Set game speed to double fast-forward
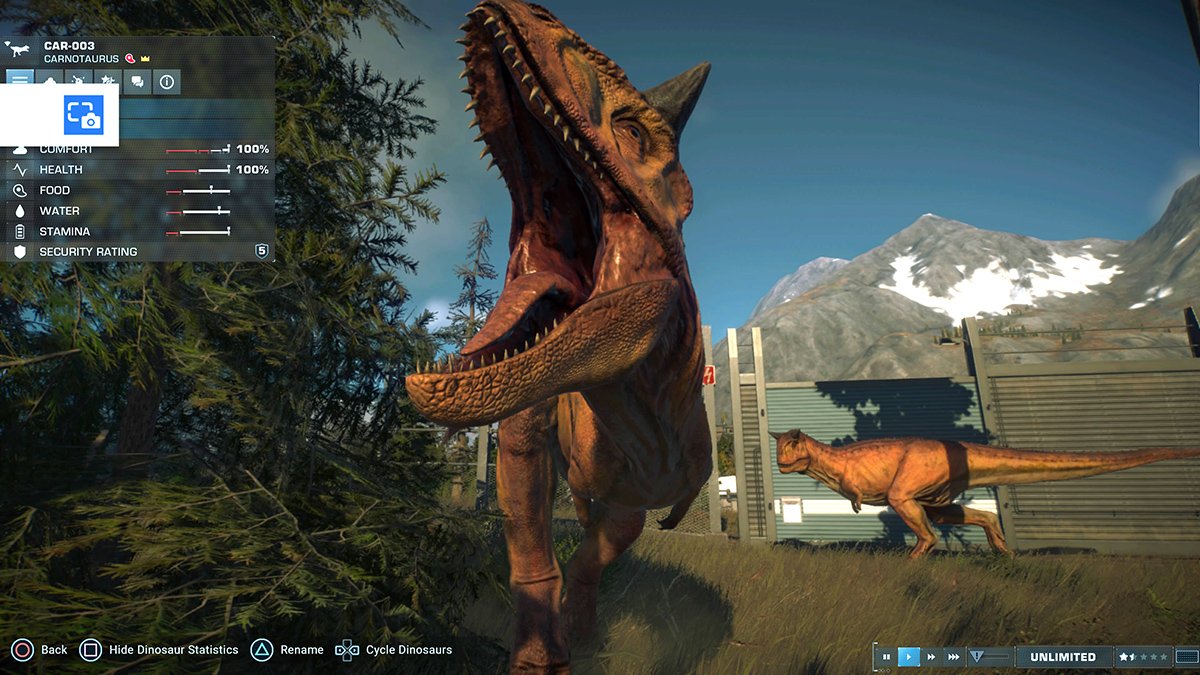 pos(931,657)
